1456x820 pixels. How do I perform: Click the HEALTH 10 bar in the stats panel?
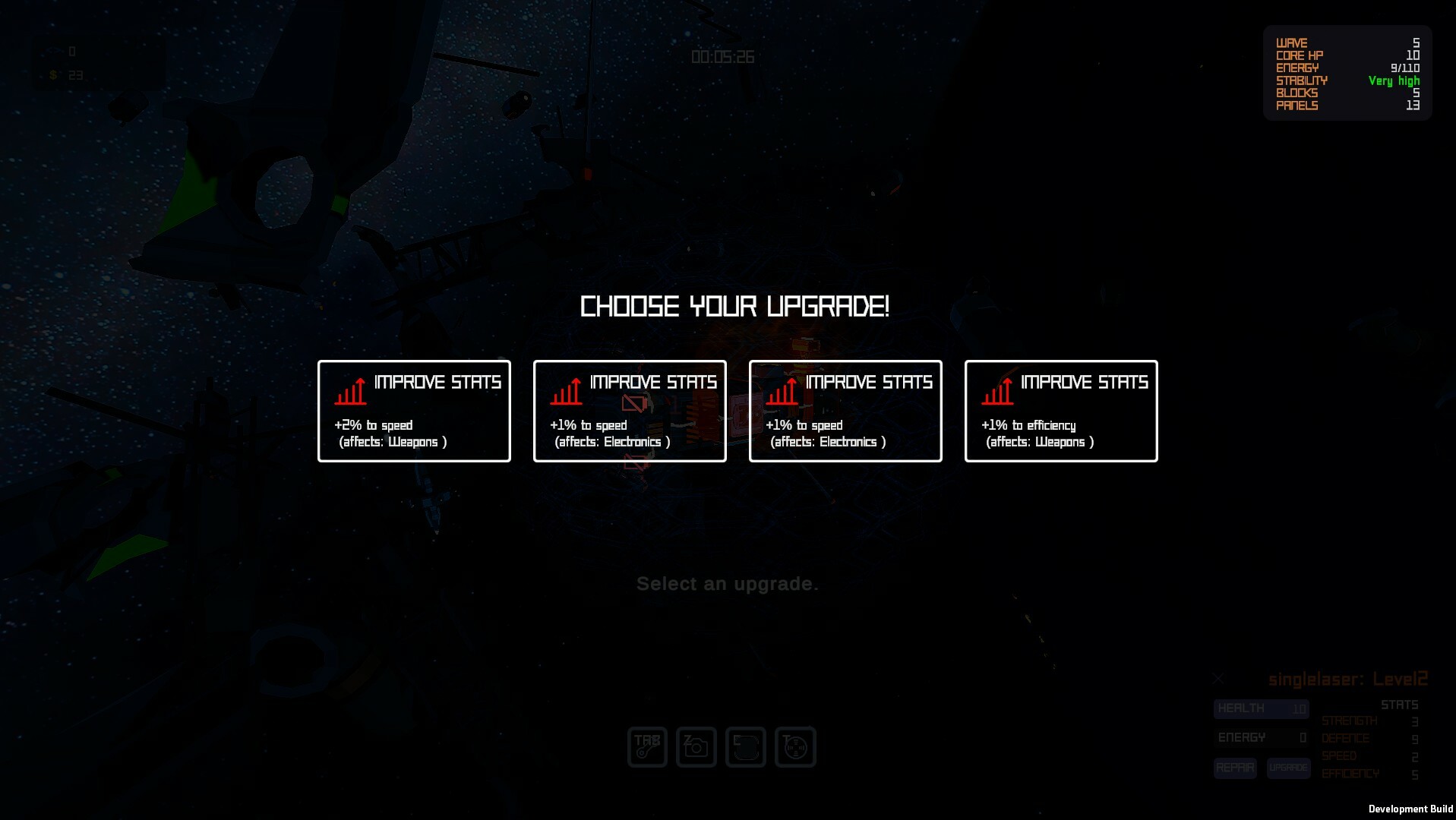point(1261,708)
